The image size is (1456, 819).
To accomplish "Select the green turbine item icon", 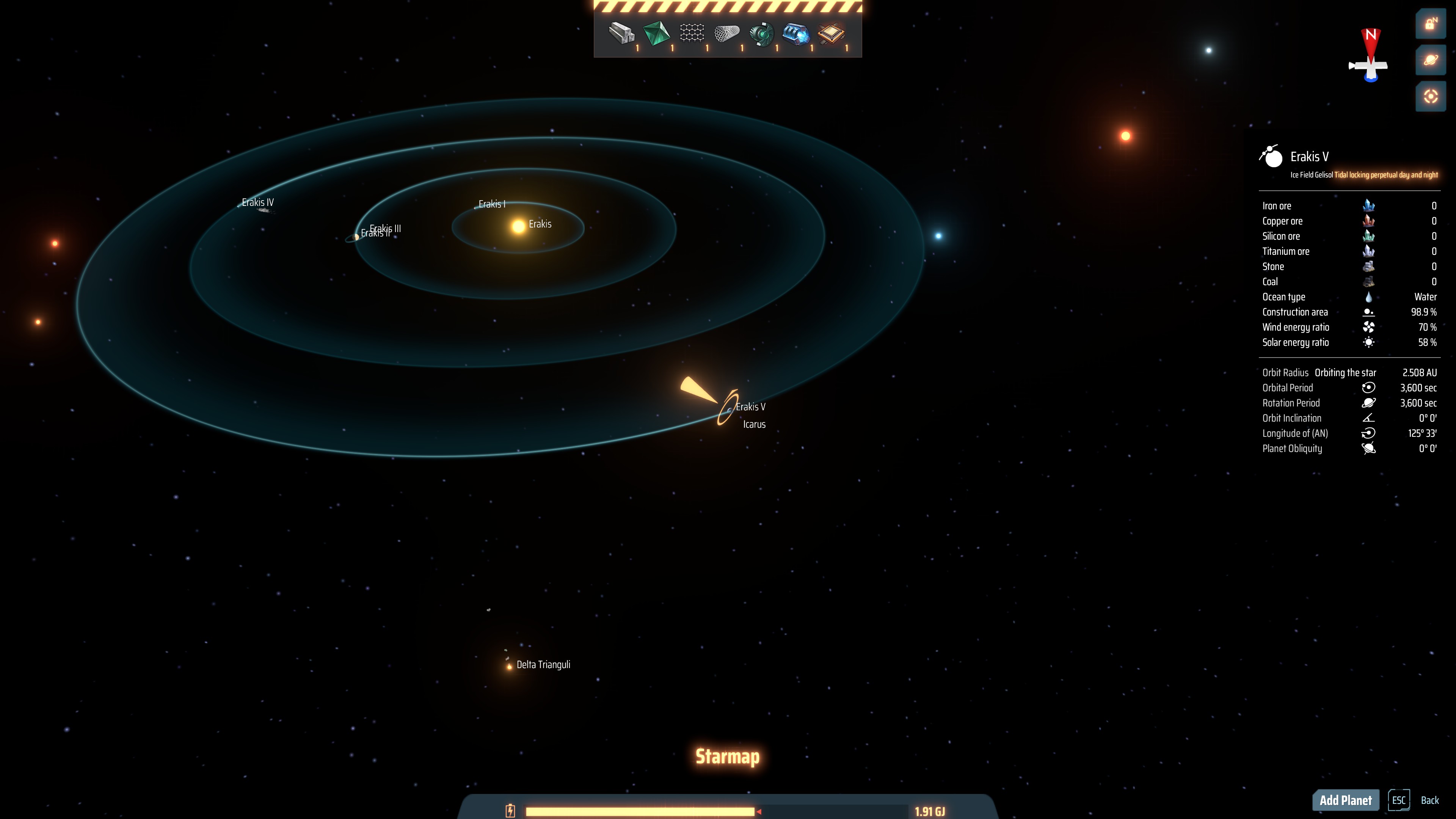I will [x=761, y=33].
